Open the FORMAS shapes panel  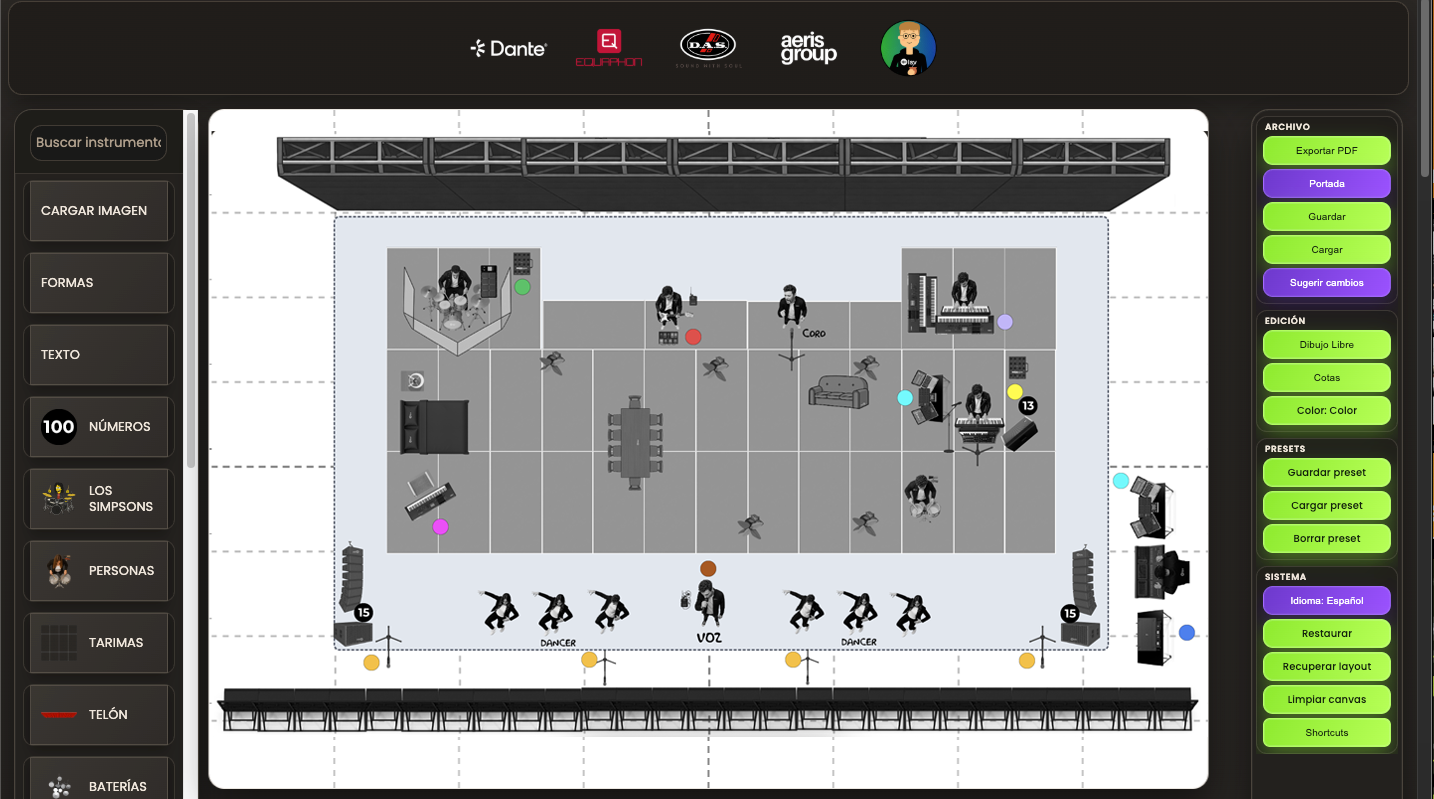(97, 282)
